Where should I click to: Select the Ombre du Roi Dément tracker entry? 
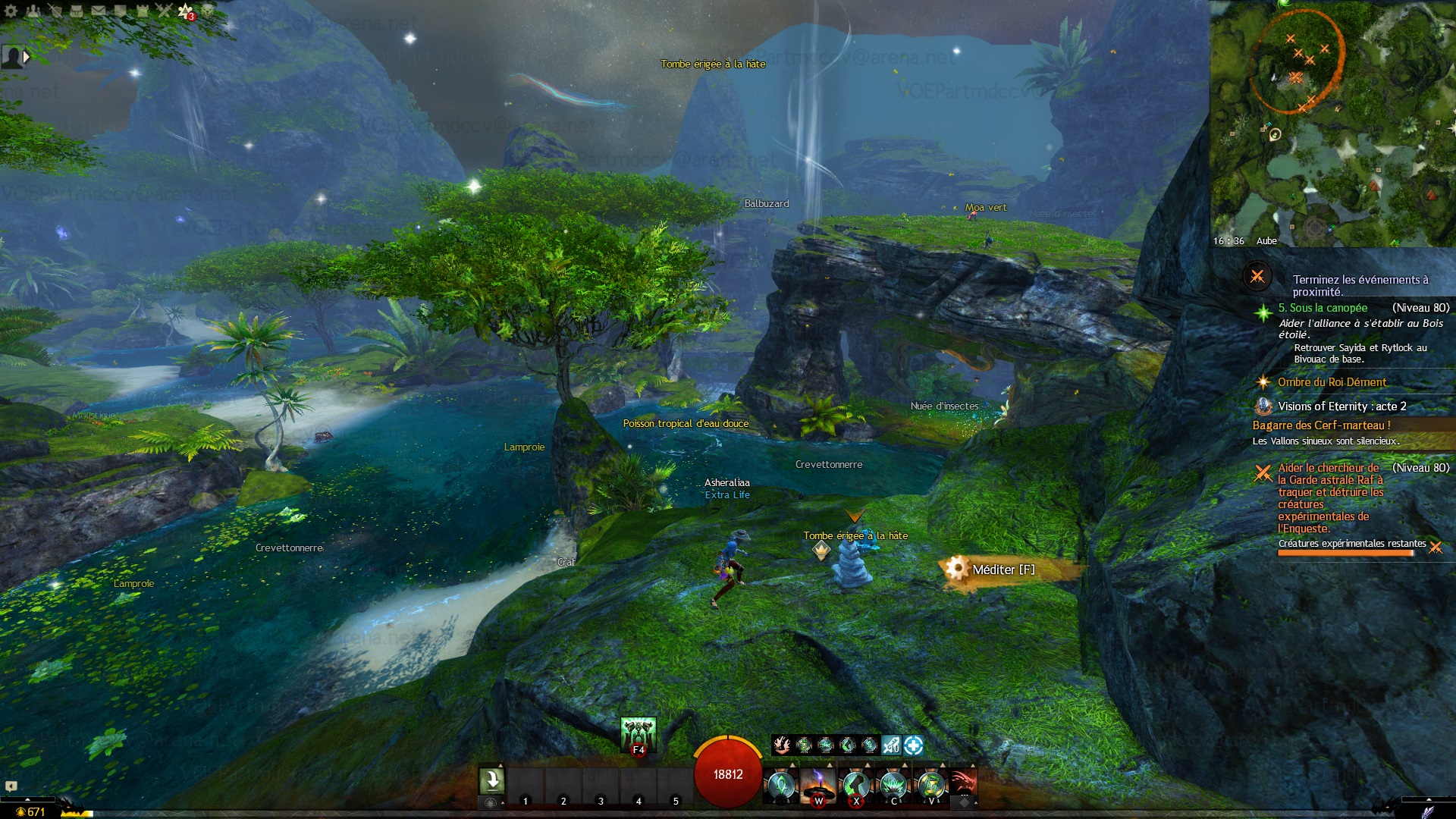1331,382
